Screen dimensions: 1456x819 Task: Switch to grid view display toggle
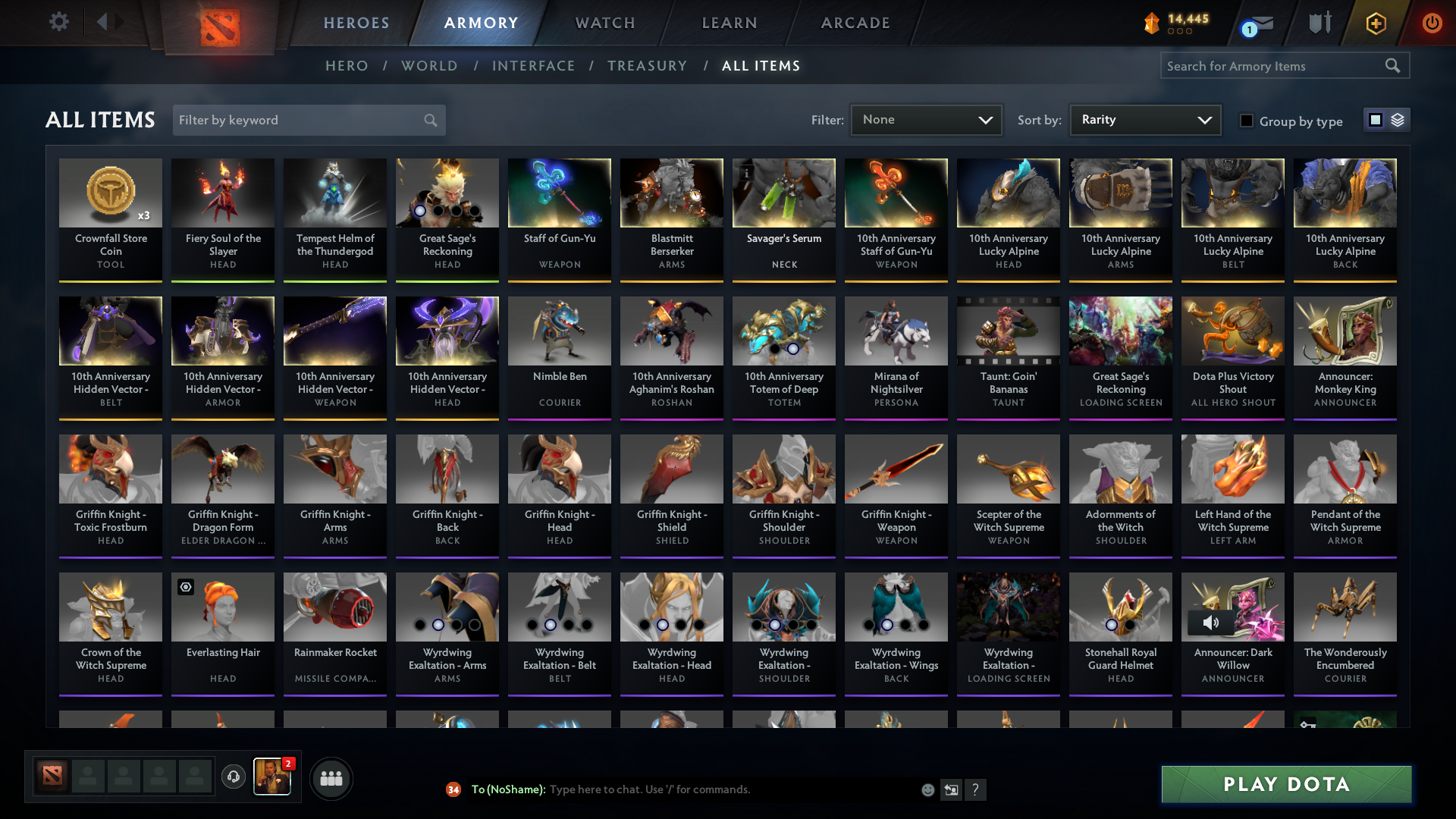(x=1375, y=120)
